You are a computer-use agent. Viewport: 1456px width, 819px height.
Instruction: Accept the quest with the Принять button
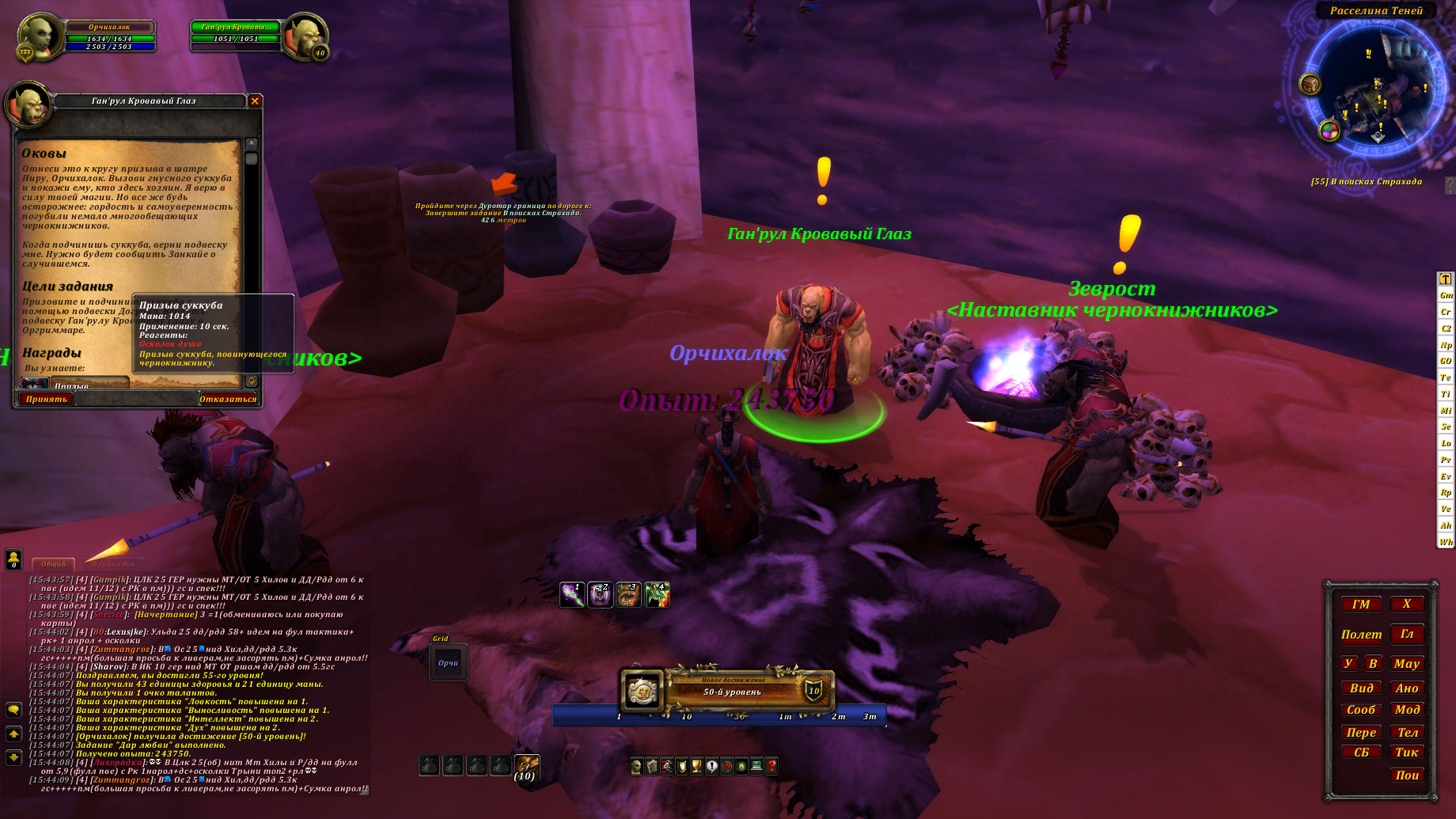point(46,399)
